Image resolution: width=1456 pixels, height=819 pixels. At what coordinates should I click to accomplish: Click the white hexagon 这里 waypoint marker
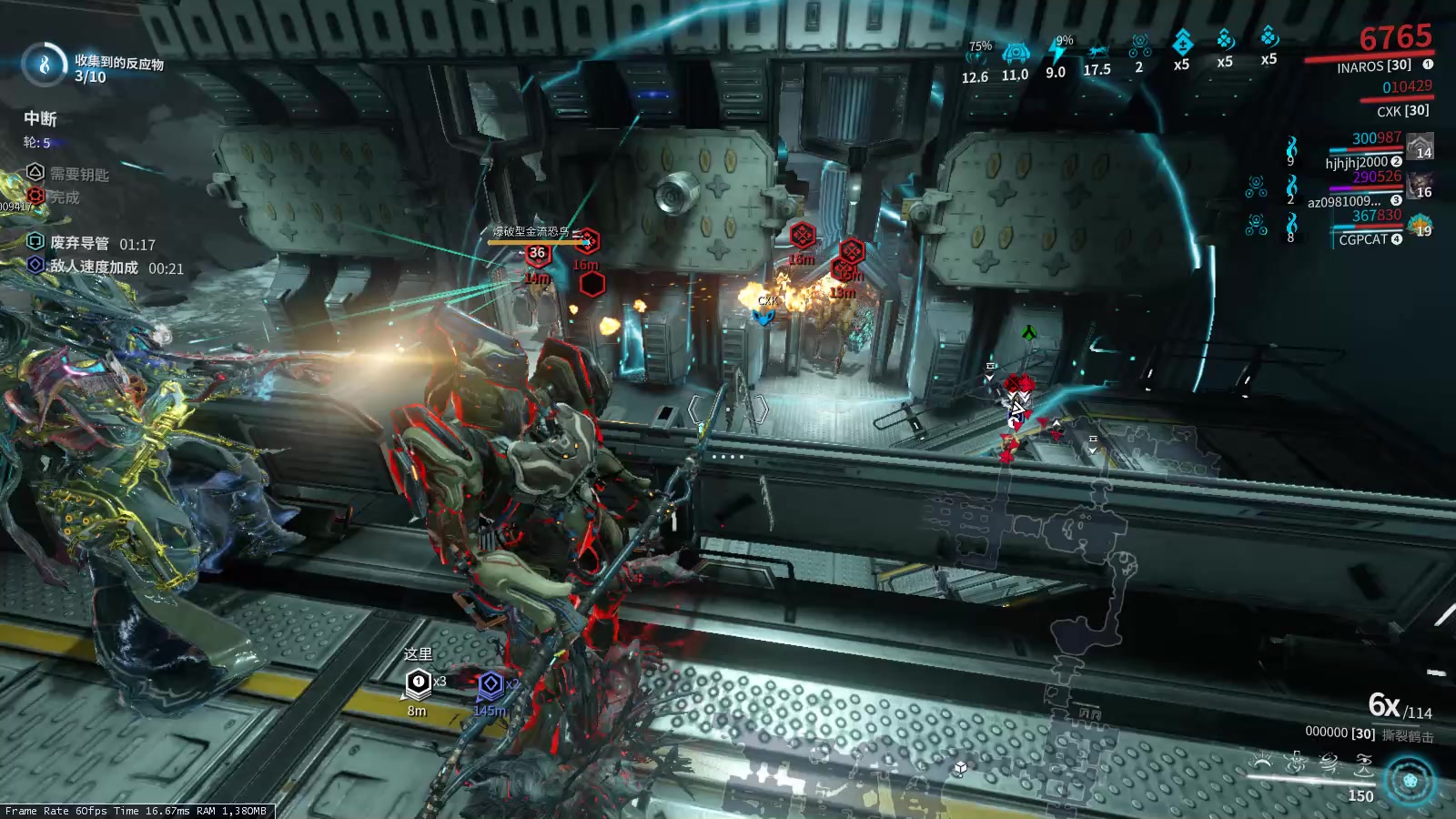[x=418, y=681]
